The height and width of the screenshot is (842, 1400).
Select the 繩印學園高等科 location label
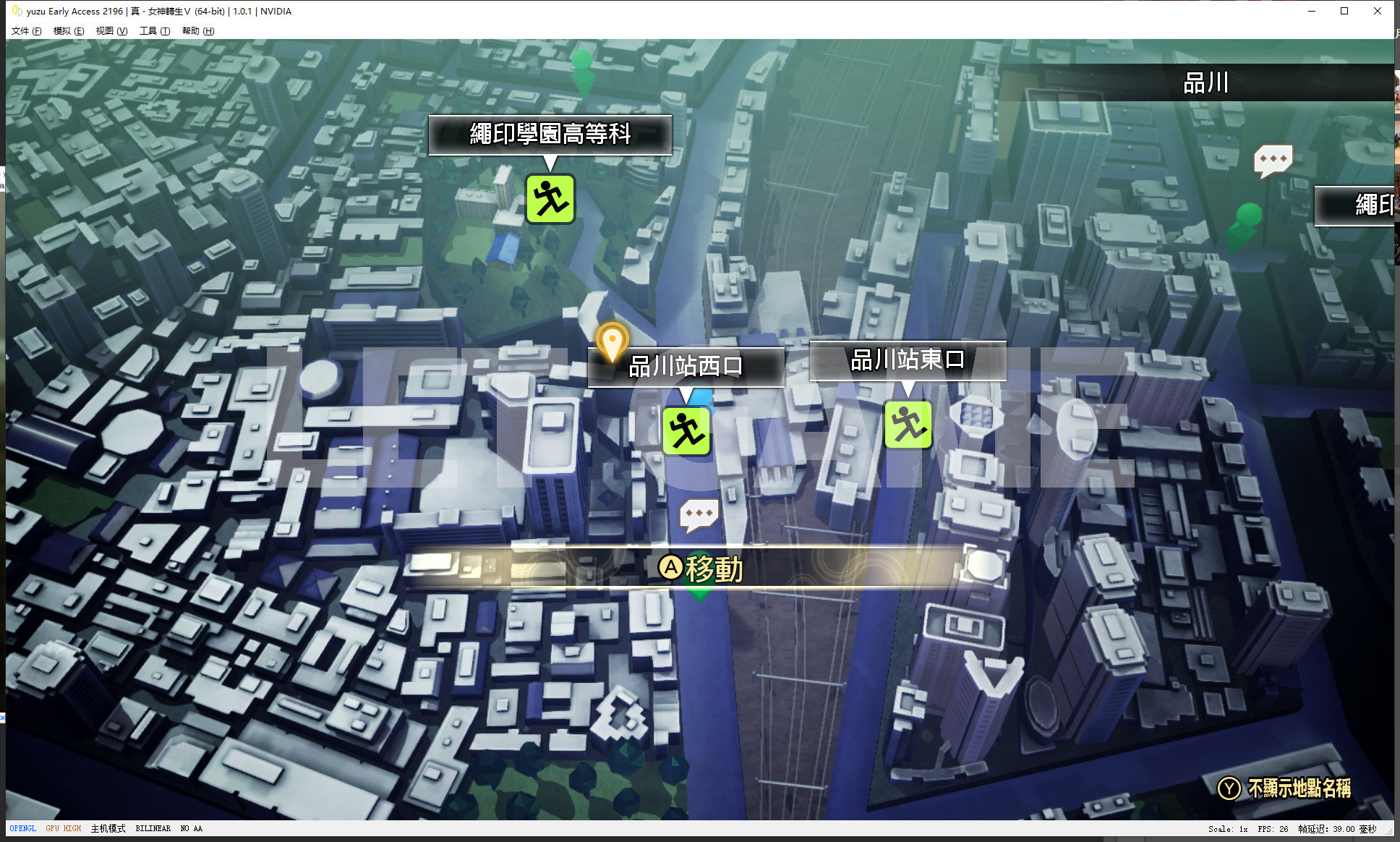tap(550, 135)
